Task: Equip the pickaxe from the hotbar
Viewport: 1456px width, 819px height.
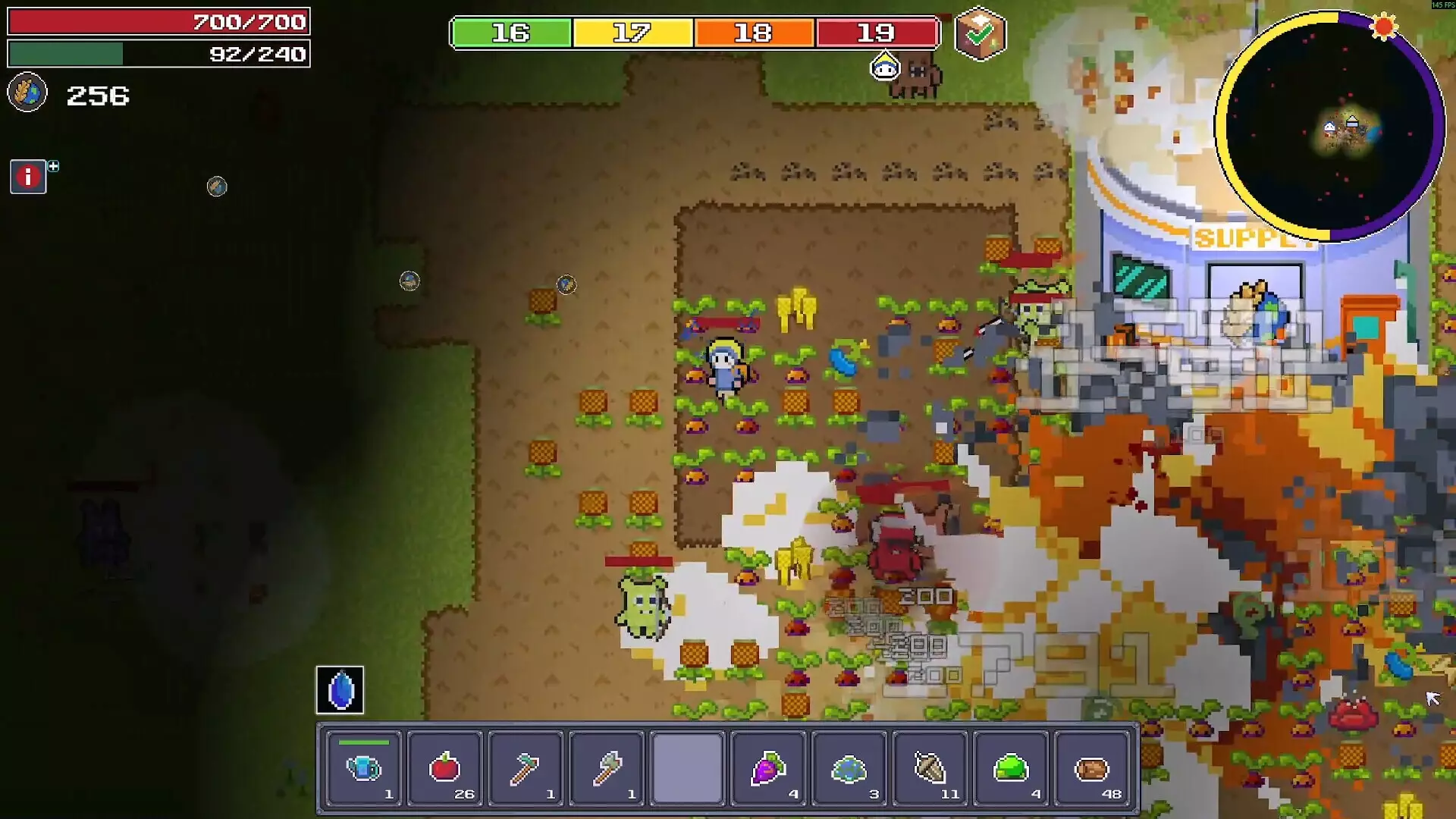Action: 526,767
